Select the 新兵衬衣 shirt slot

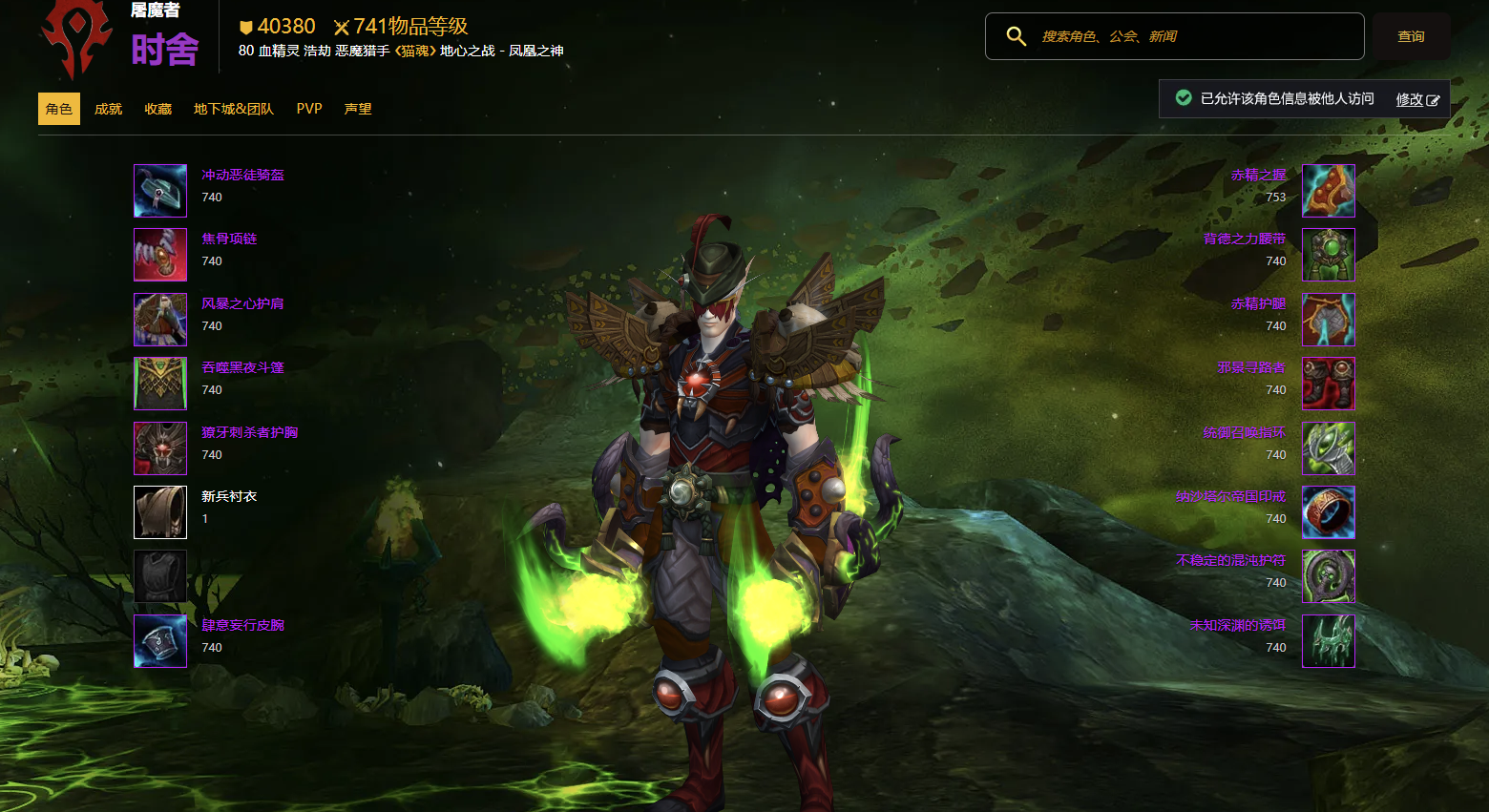click(160, 512)
